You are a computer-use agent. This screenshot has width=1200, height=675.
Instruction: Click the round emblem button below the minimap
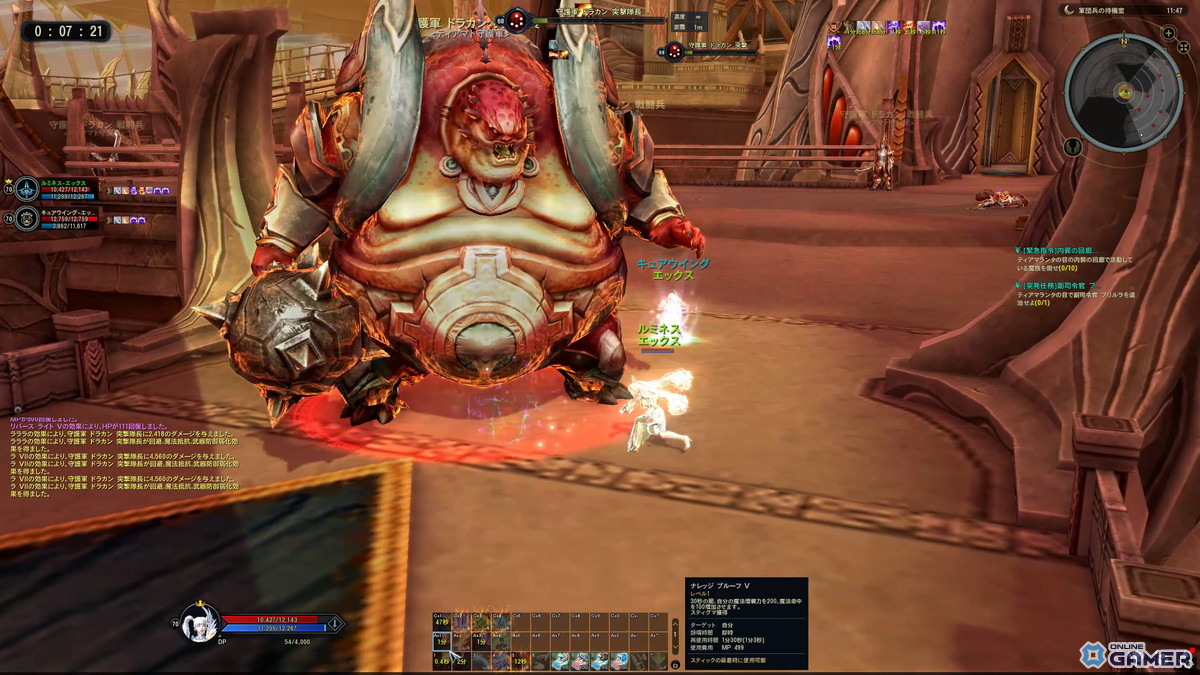coord(1073,146)
